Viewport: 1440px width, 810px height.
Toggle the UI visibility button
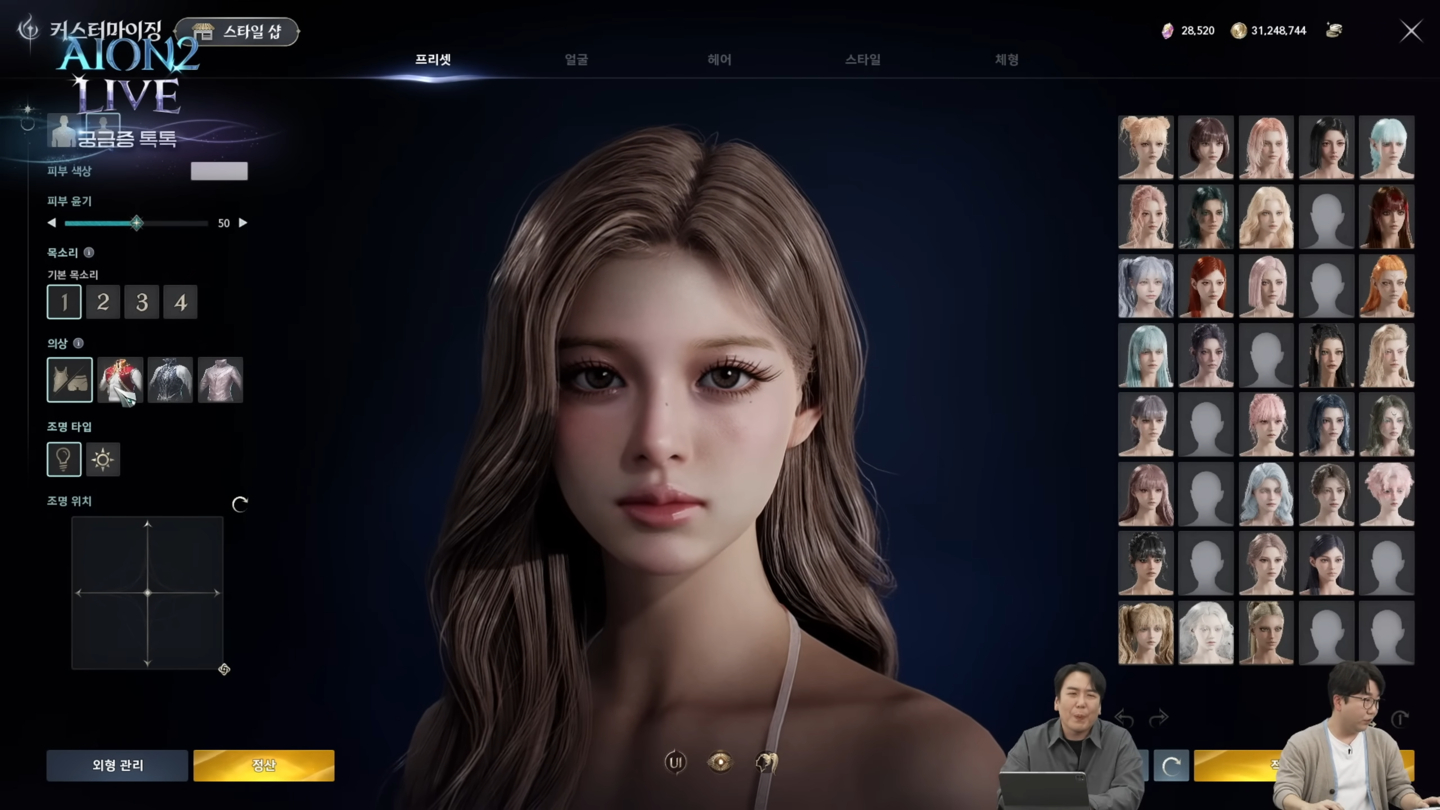(676, 762)
